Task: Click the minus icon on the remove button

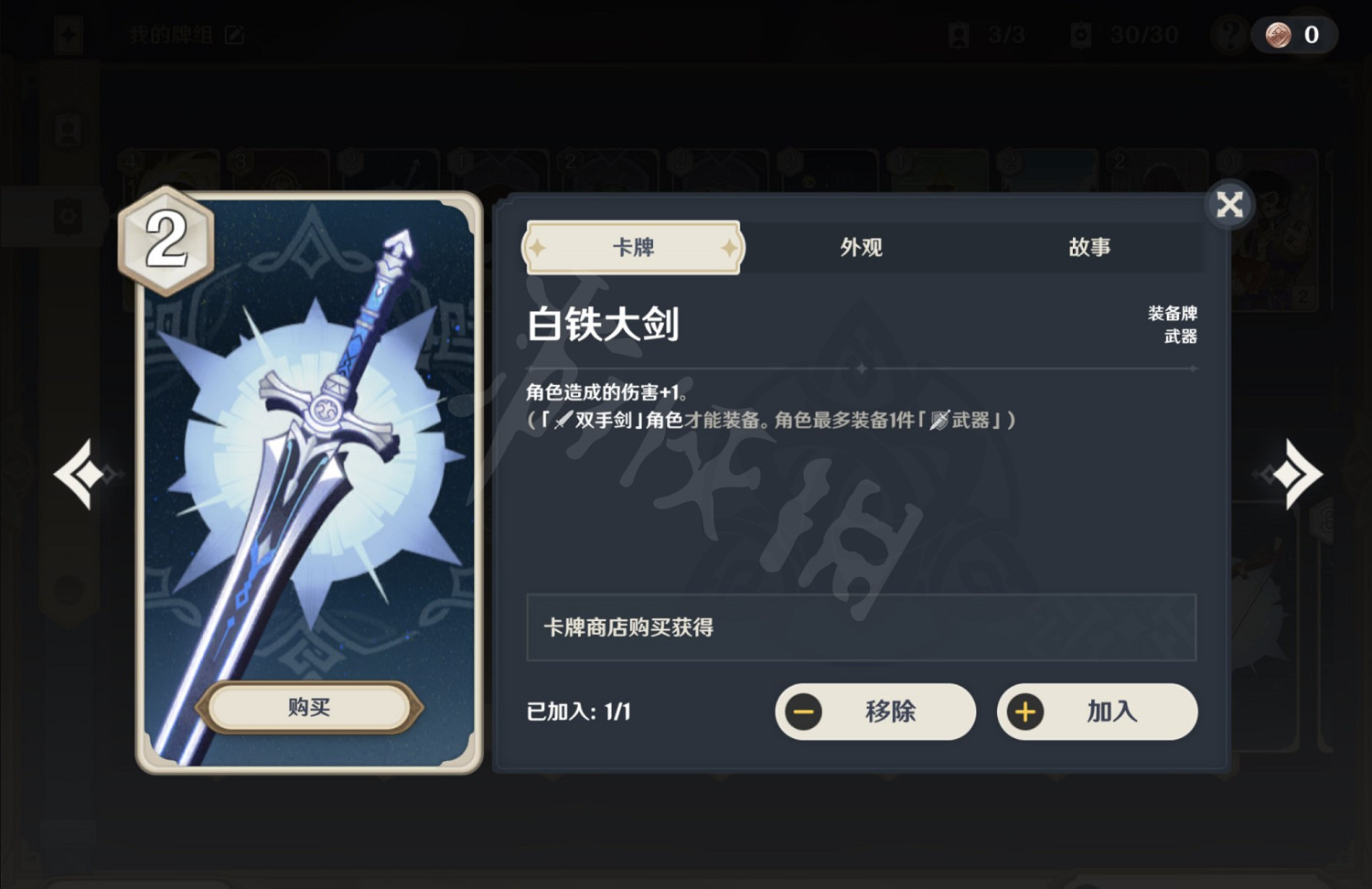Action: click(x=803, y=712)
